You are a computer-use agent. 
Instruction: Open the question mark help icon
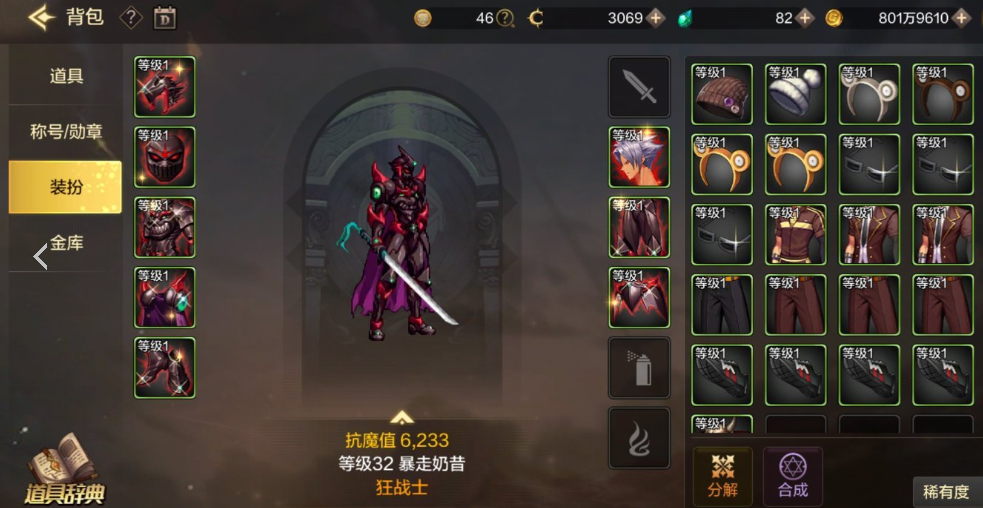point(131,17)
